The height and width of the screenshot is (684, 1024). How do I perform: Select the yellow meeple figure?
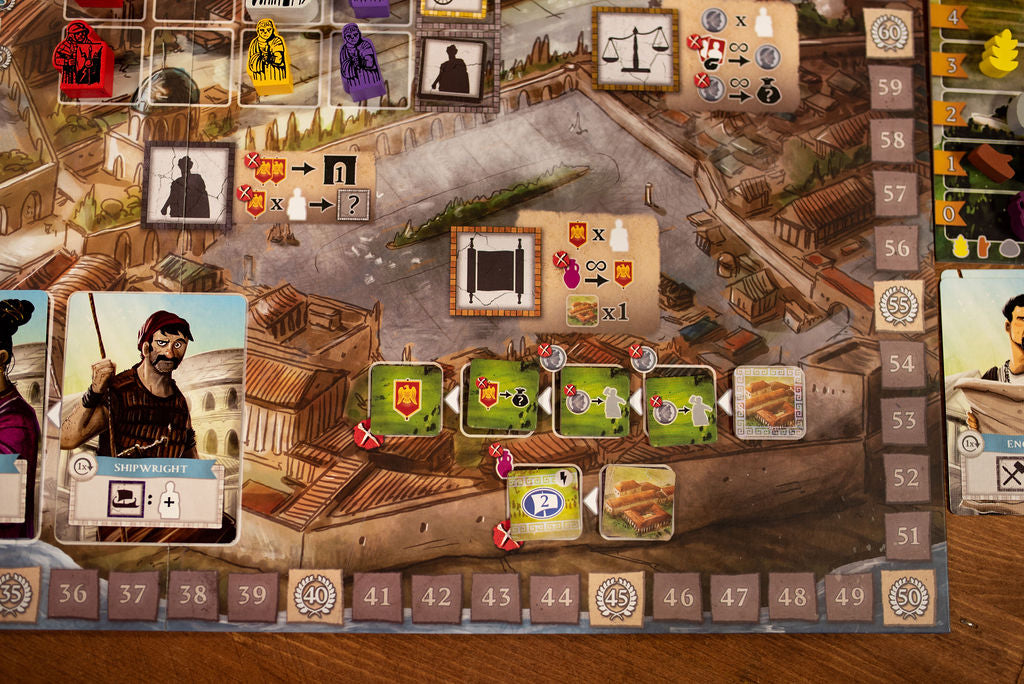click(267, 55)
